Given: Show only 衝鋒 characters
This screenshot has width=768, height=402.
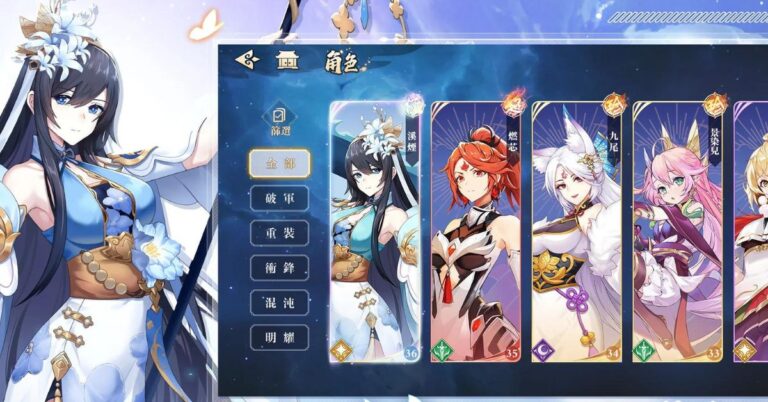Looking at the screenshot, I should click(x=279, y=267).
